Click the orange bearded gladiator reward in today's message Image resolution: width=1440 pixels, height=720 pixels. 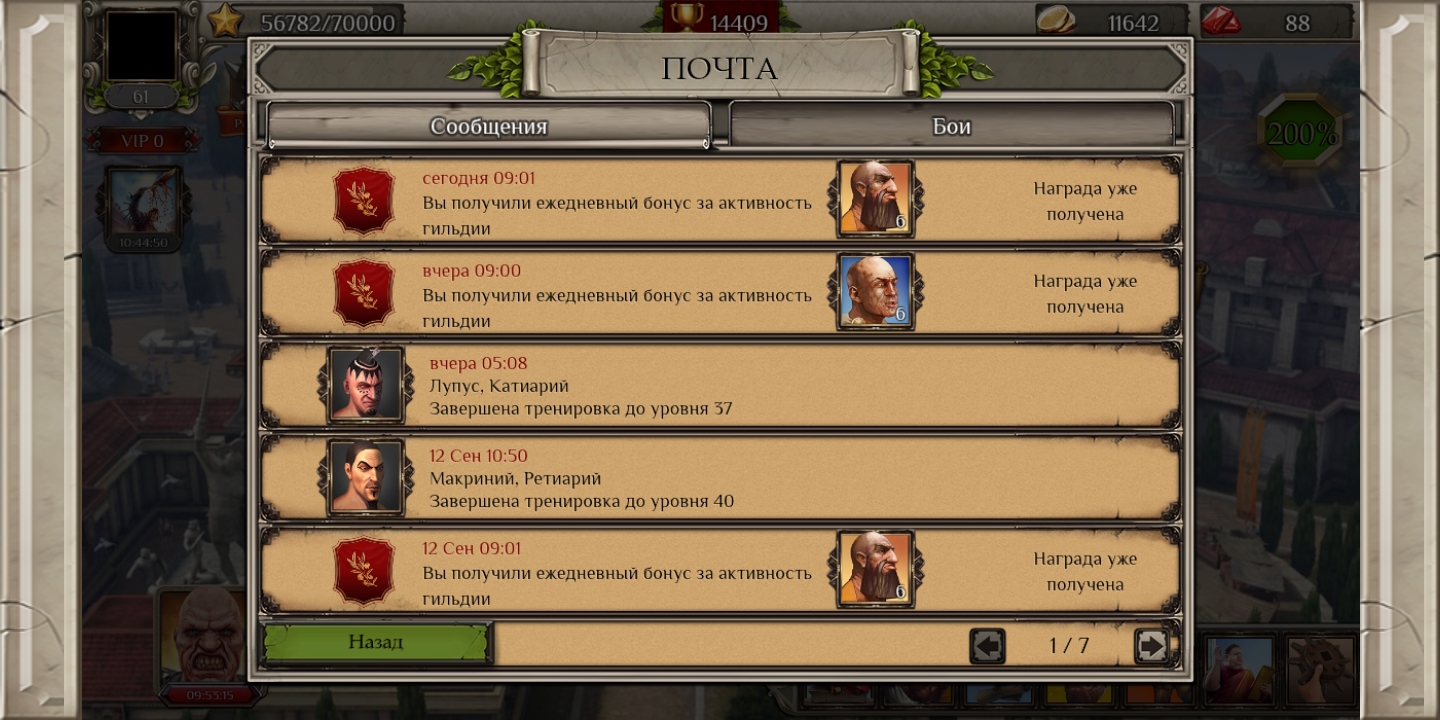(x=875, y=199)
